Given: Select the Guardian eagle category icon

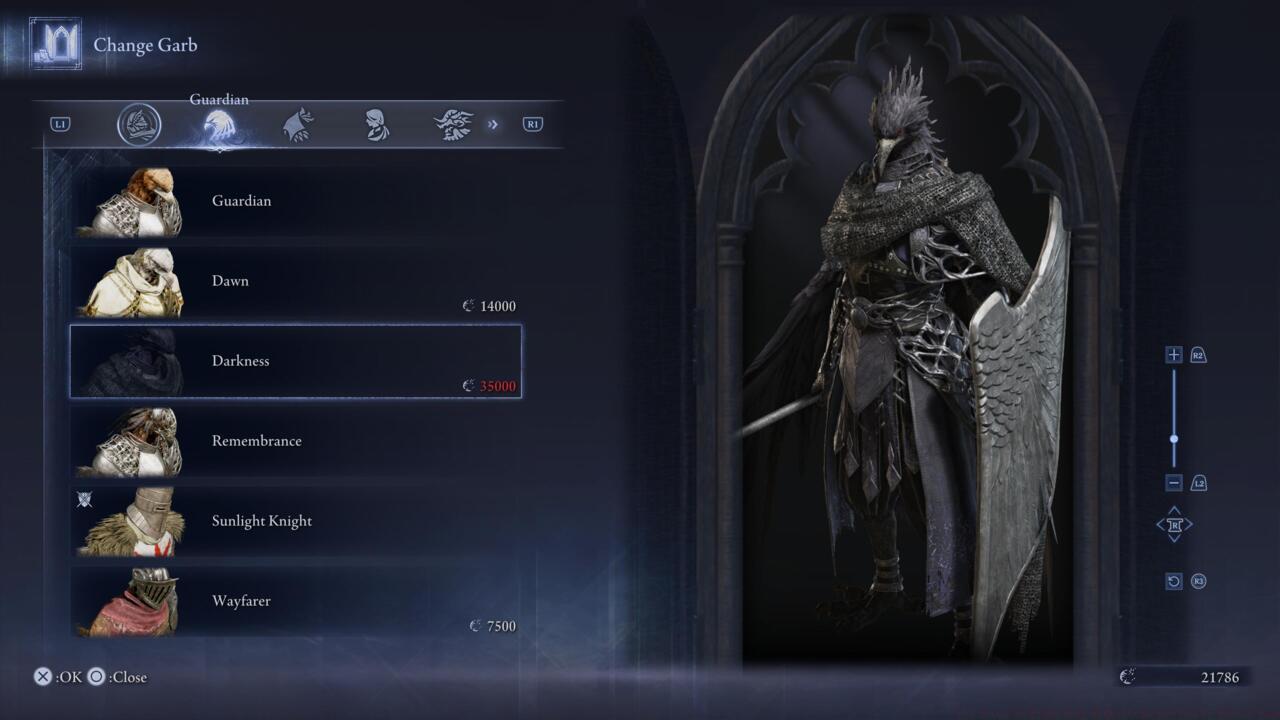Looking at the screenshot, I should (x=219, y=122).
